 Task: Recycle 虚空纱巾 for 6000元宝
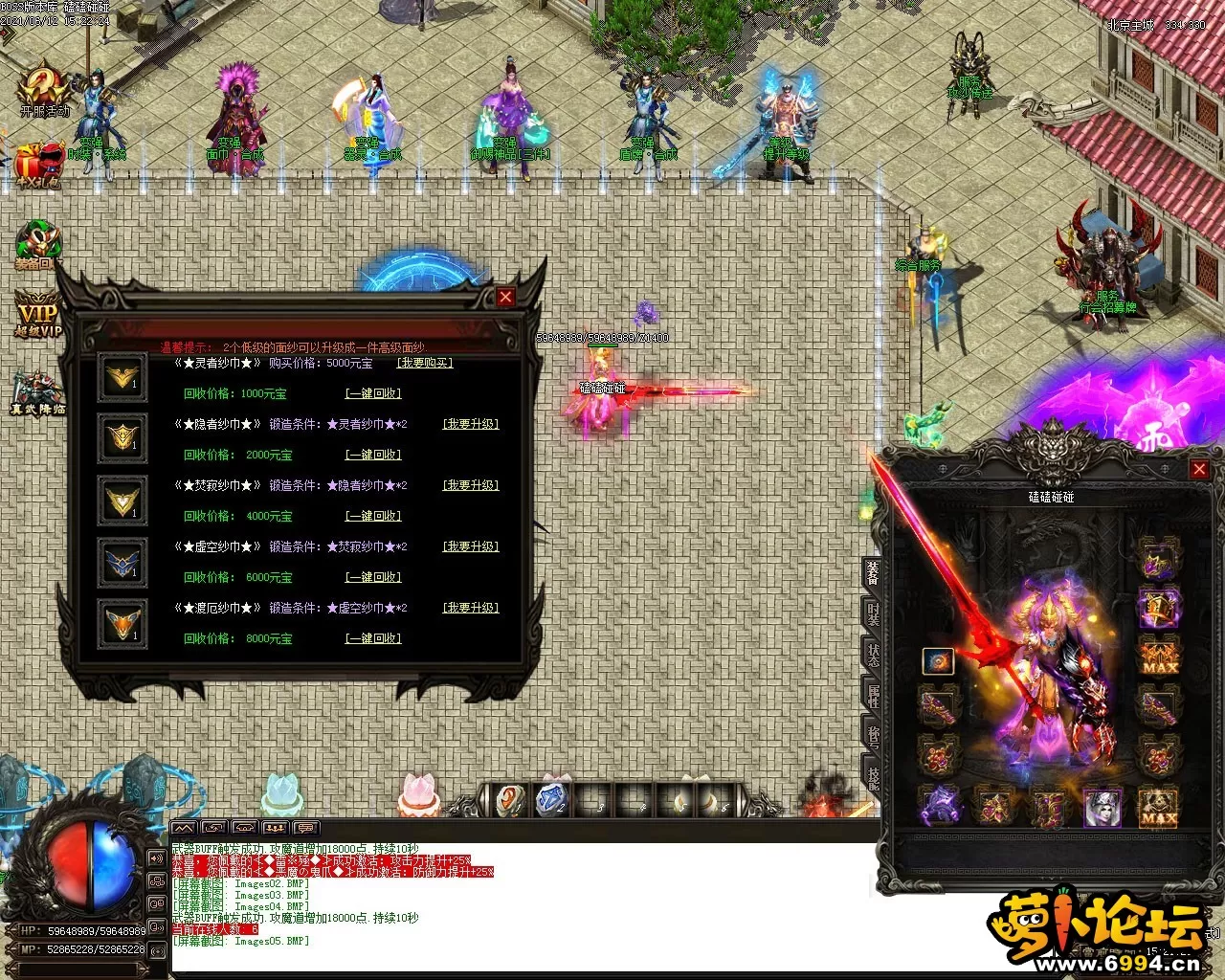click(x=372, y=577)
